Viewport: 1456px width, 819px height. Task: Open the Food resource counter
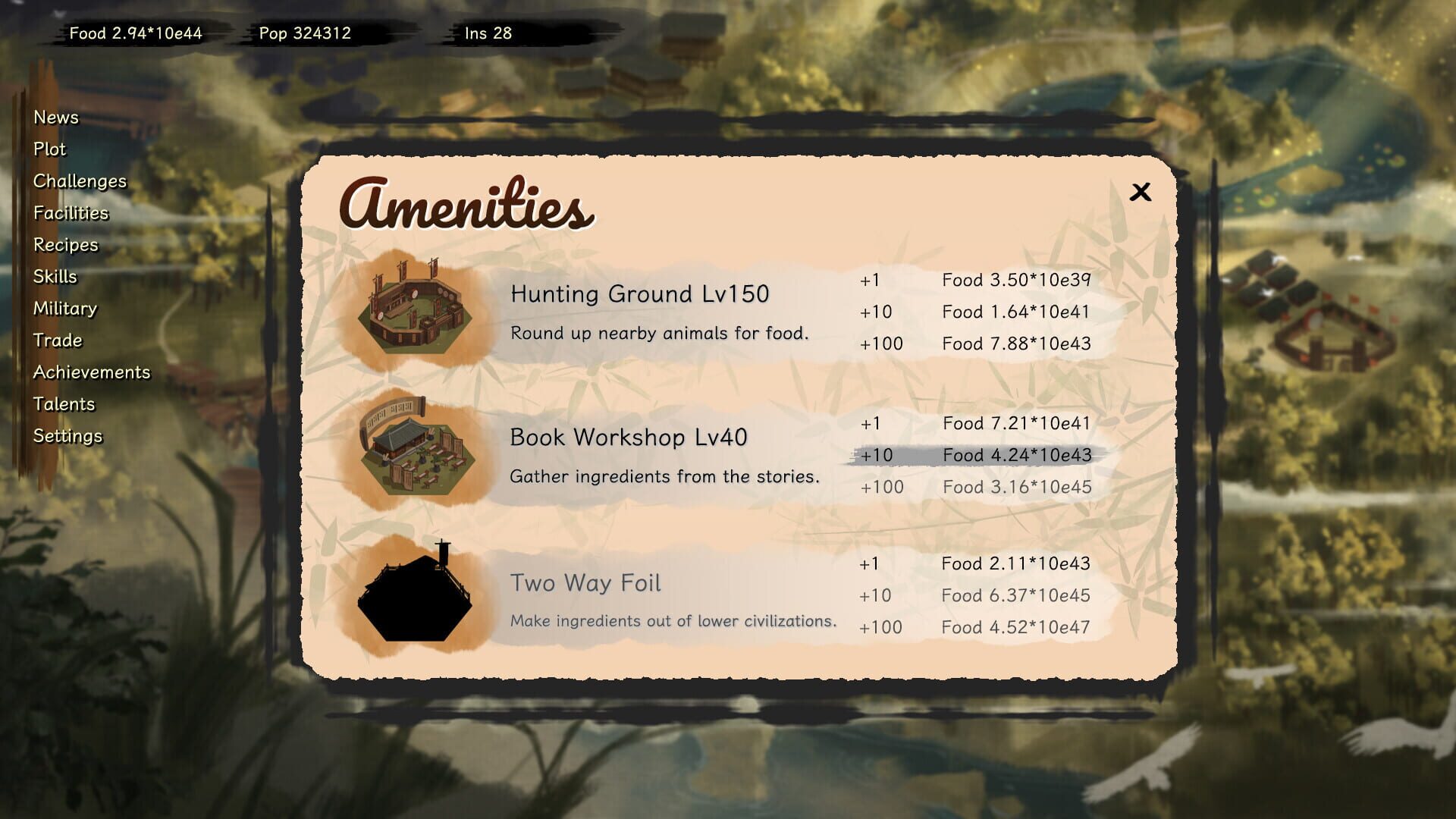point(136,33)
